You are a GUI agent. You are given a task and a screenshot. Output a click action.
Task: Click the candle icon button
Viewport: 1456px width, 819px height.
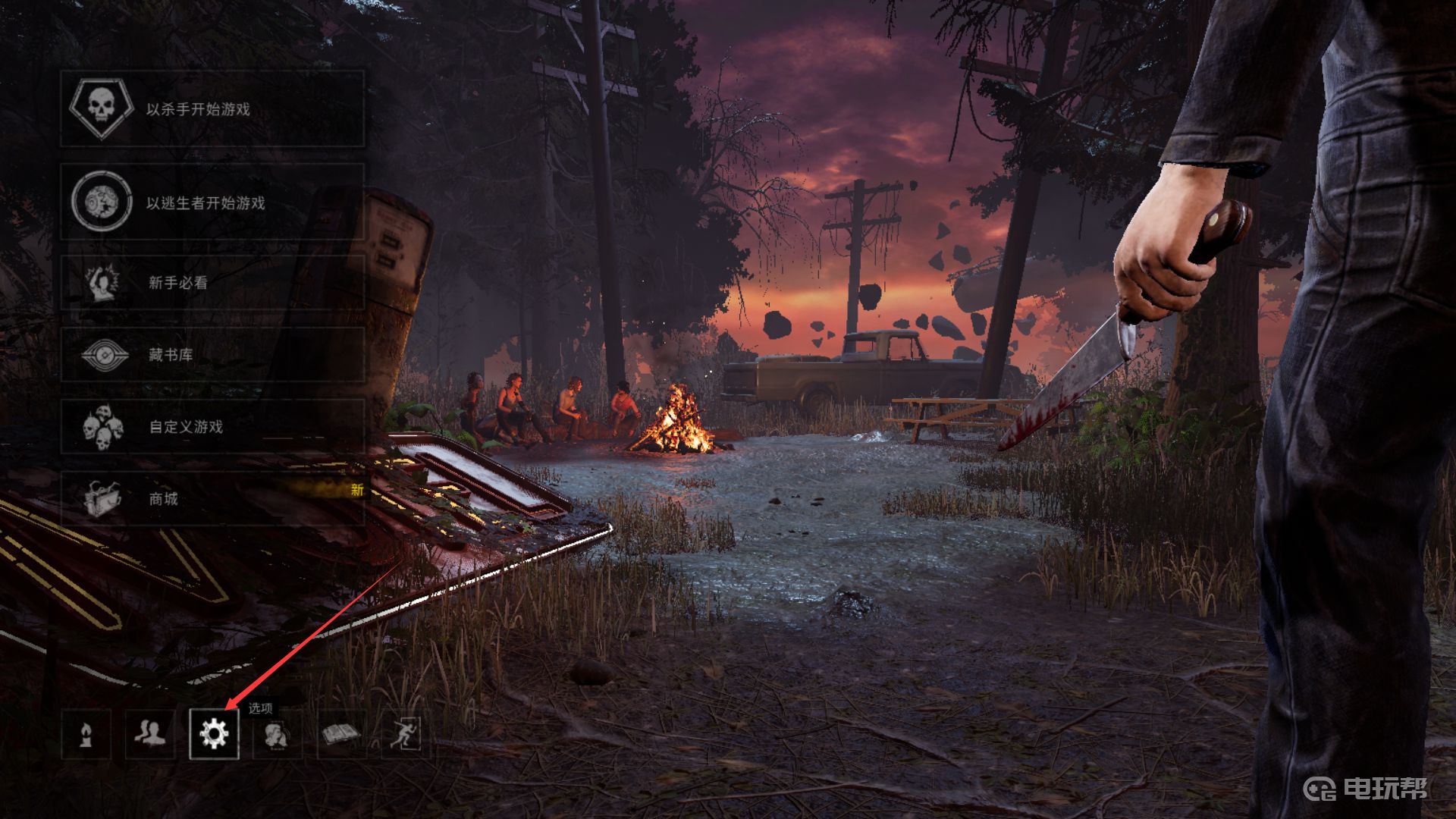click(x=86, y=734)
